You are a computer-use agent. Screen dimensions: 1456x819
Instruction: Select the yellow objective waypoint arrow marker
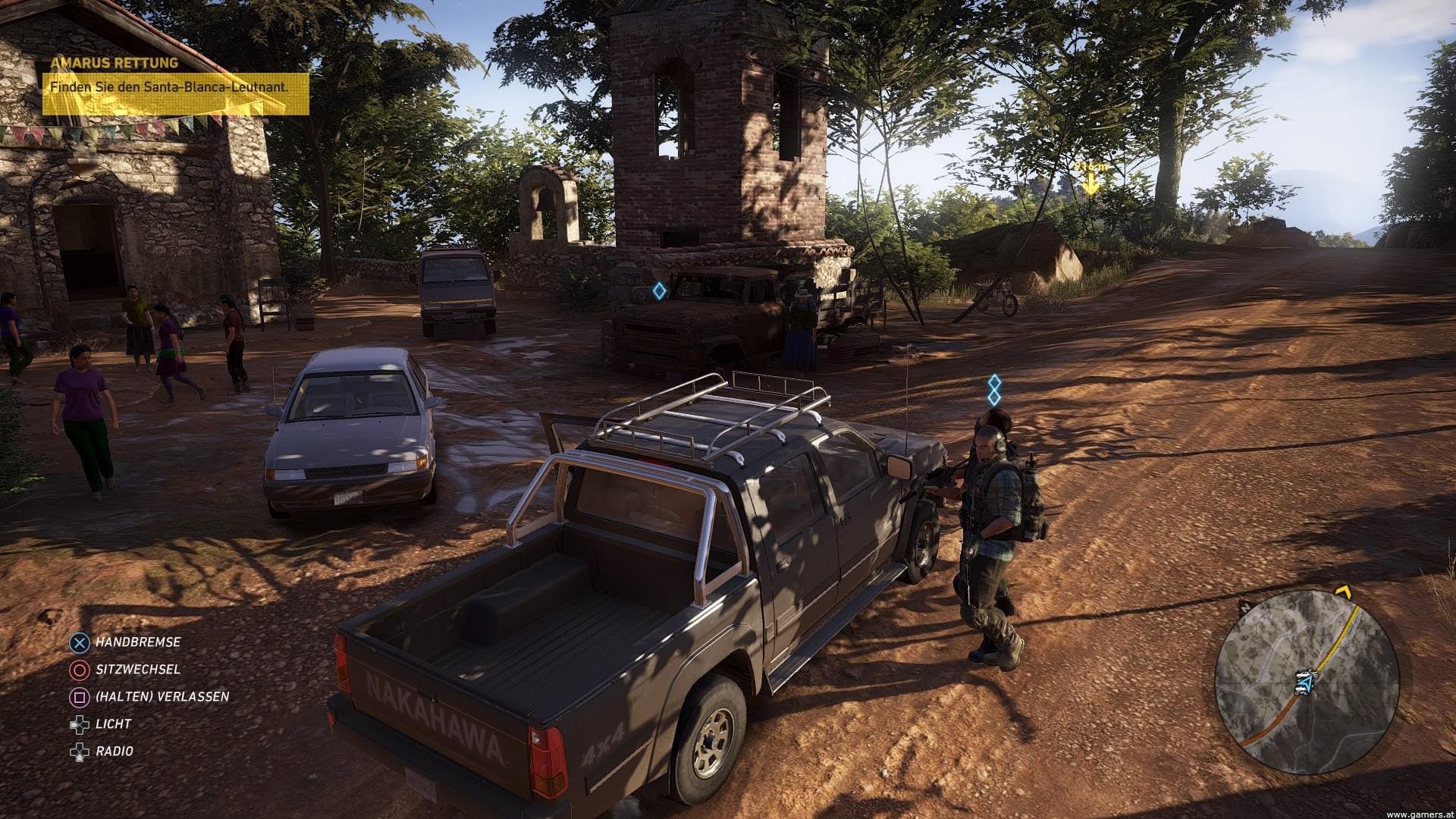[1090, 183]
